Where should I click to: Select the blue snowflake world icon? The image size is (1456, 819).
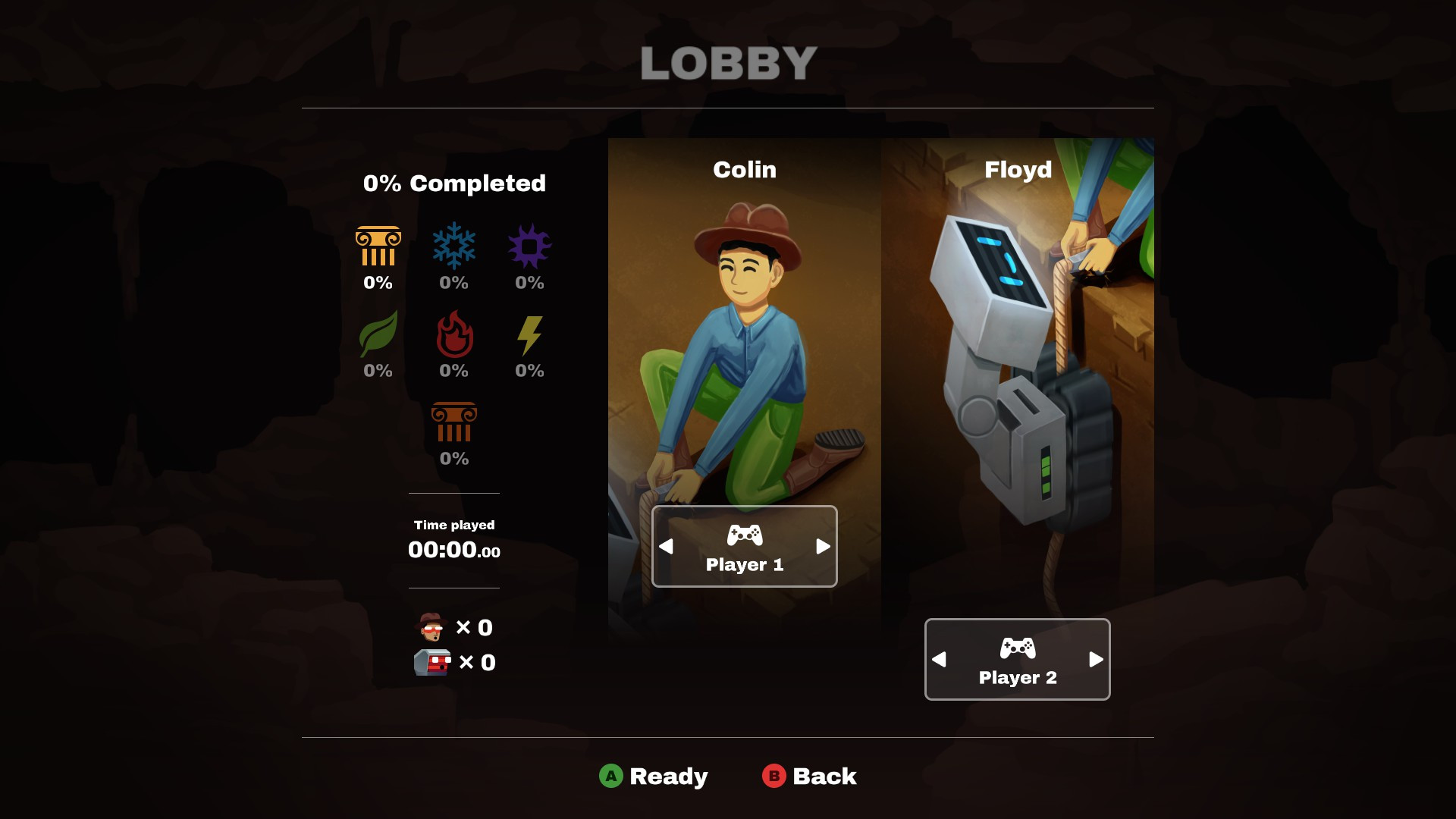coord(454,246)
